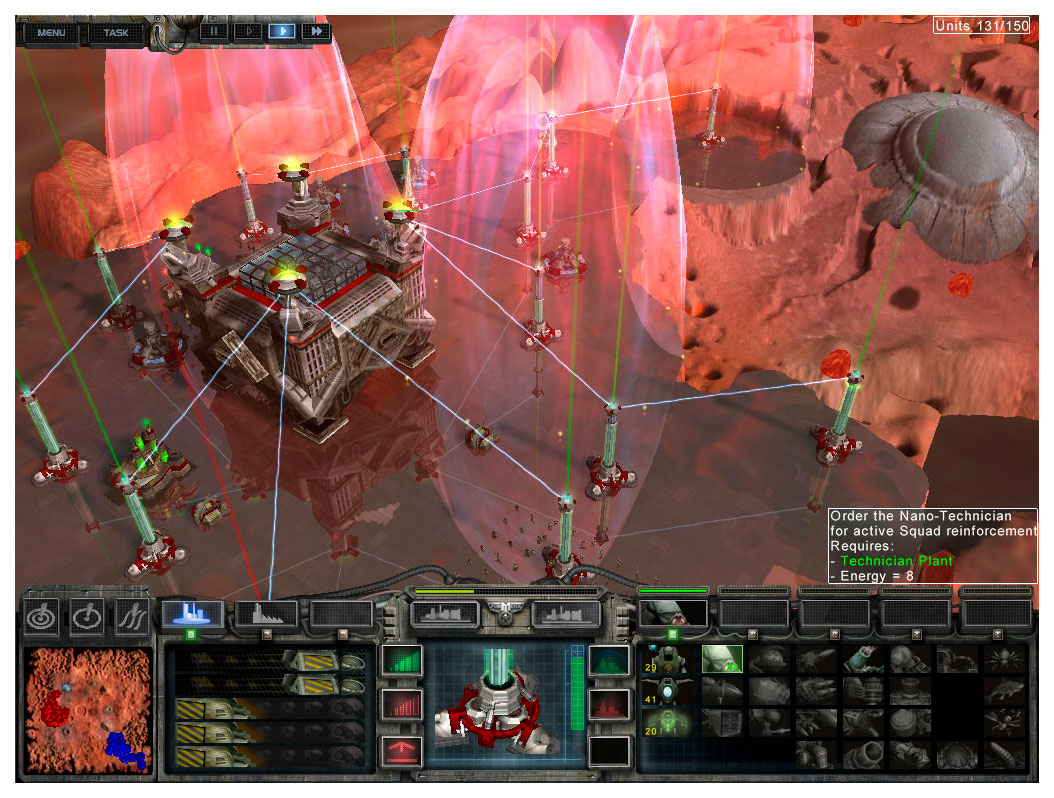Select the highlighted normal speed play button
Image resolution: width=1054 pixels, height=798 pixels.
[x=282, y=31]
